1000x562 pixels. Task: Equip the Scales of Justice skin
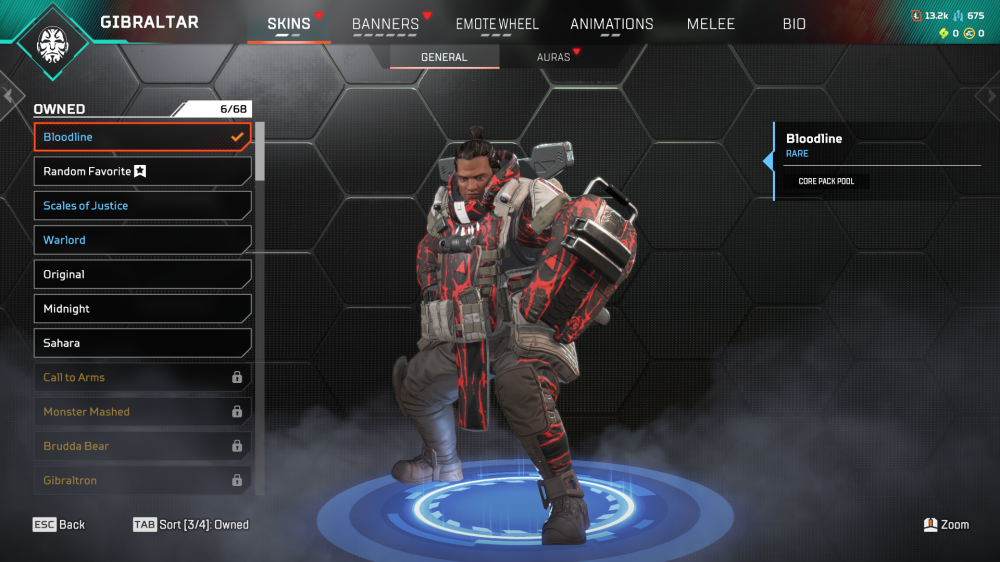(x=142, y=206)
